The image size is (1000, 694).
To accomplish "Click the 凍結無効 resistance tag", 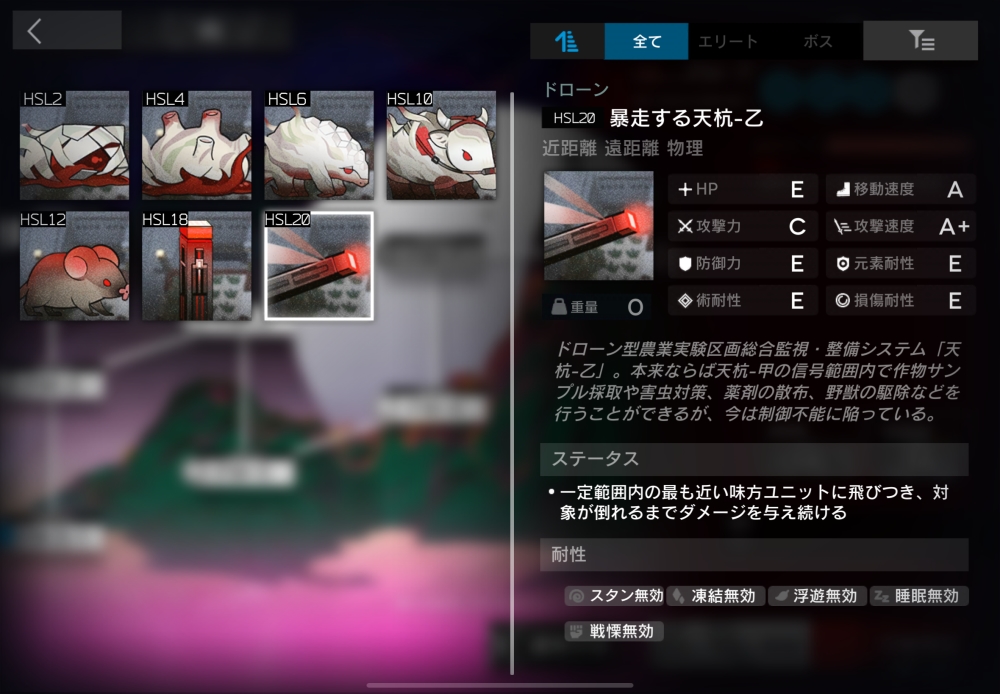I will click(716, 596).
